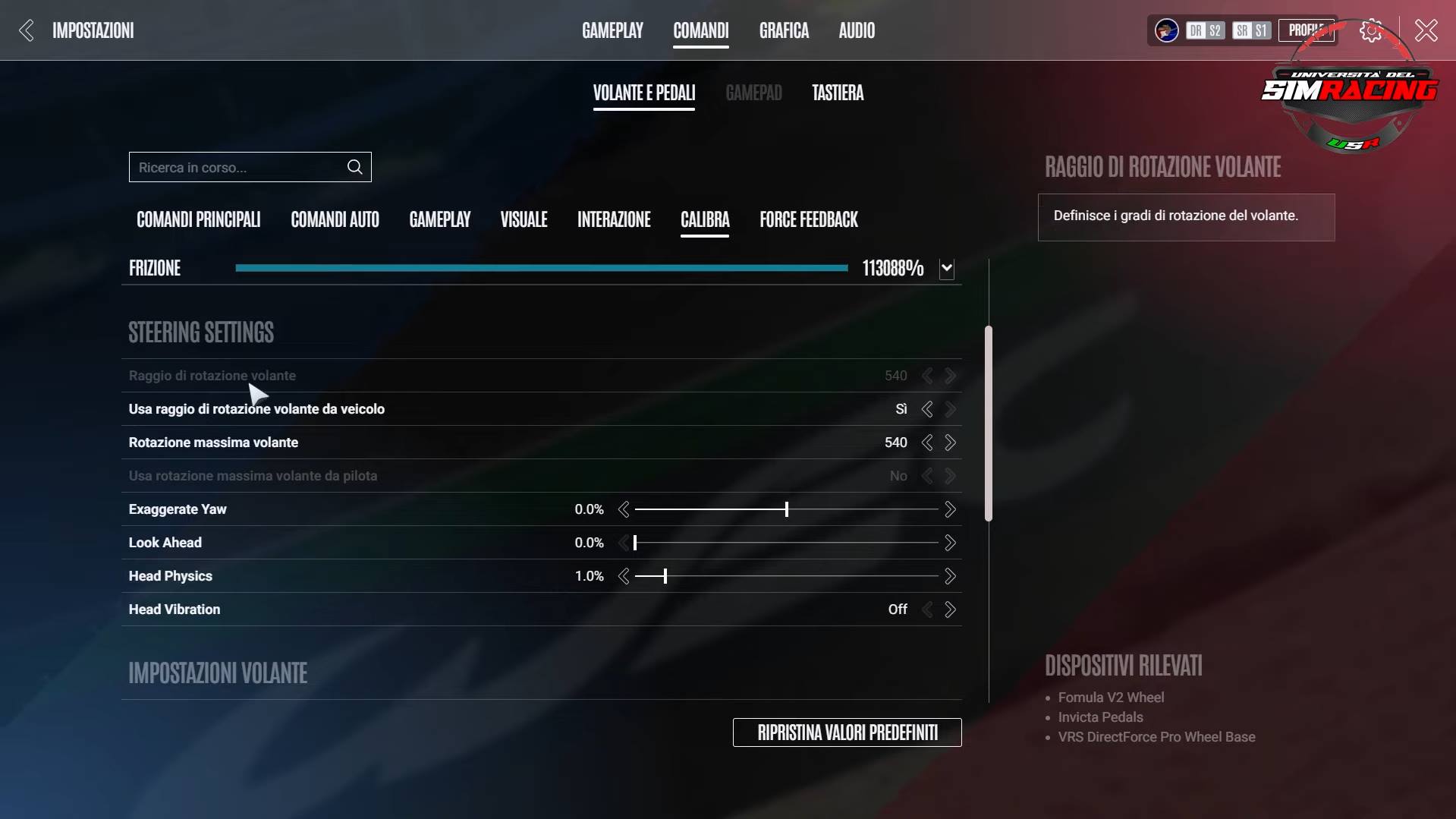Screen dimensions: 1456x819
Task: Click the player avatar icon
Action: coord(1165,30)
